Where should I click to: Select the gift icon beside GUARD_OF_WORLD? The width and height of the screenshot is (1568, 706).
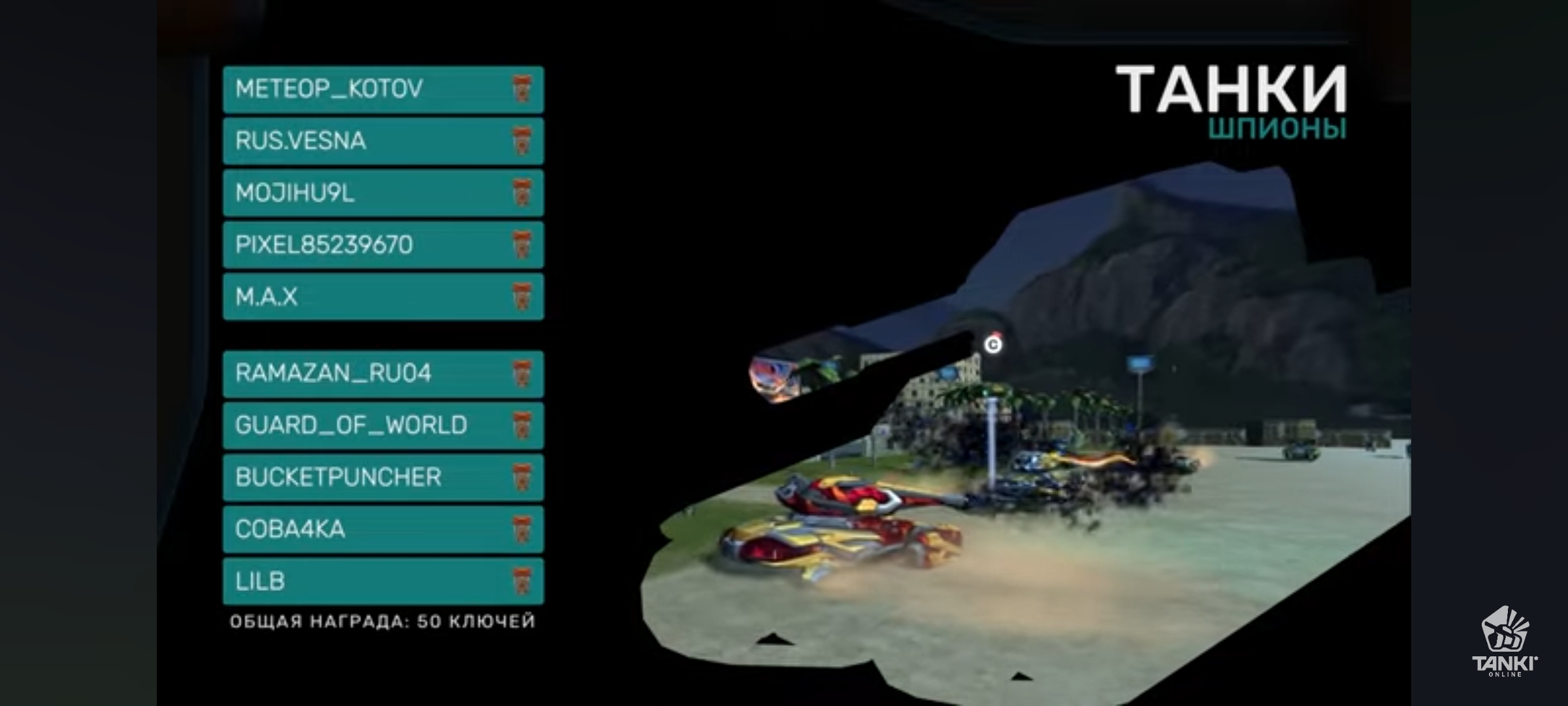click(523, 425)
